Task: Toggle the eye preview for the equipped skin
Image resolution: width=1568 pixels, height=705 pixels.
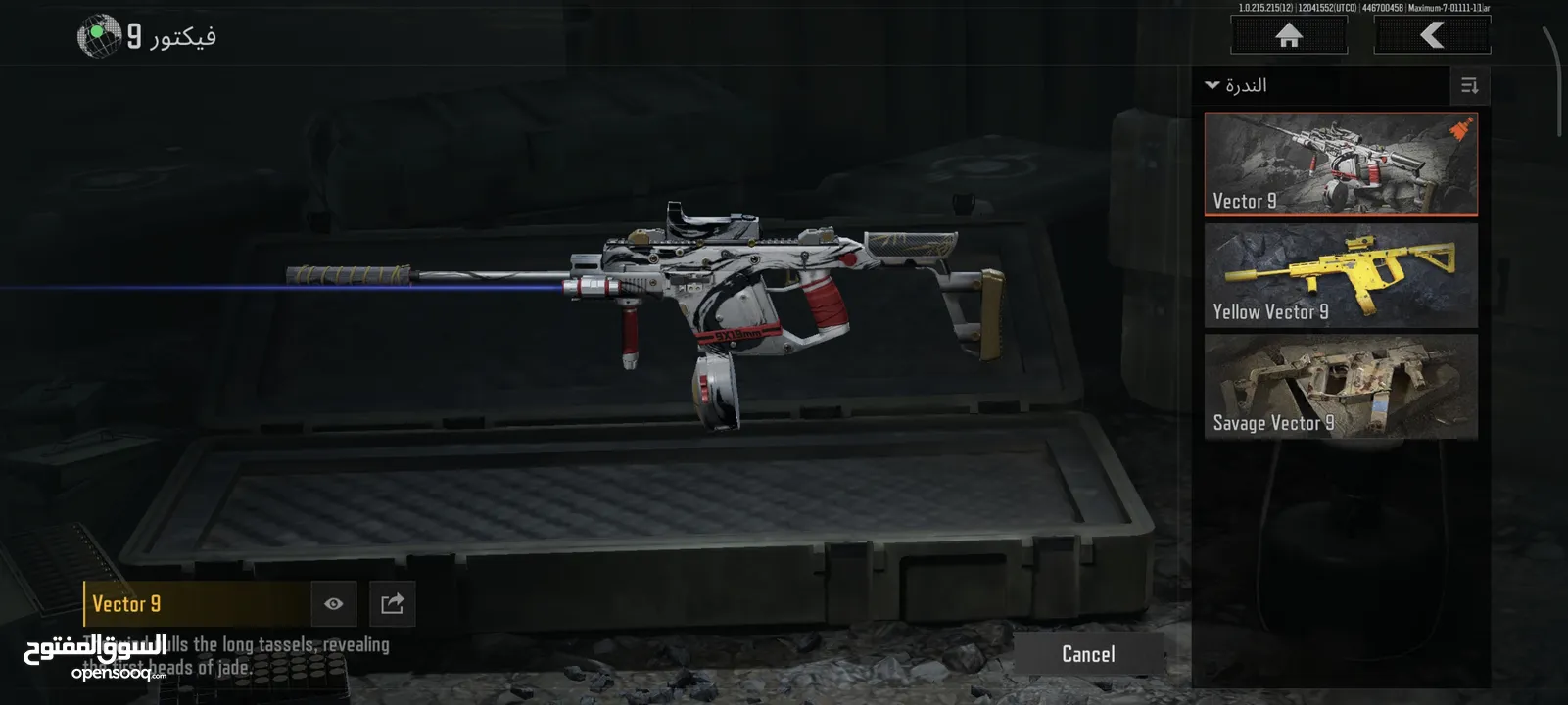Action: click(x=334, y=603)
